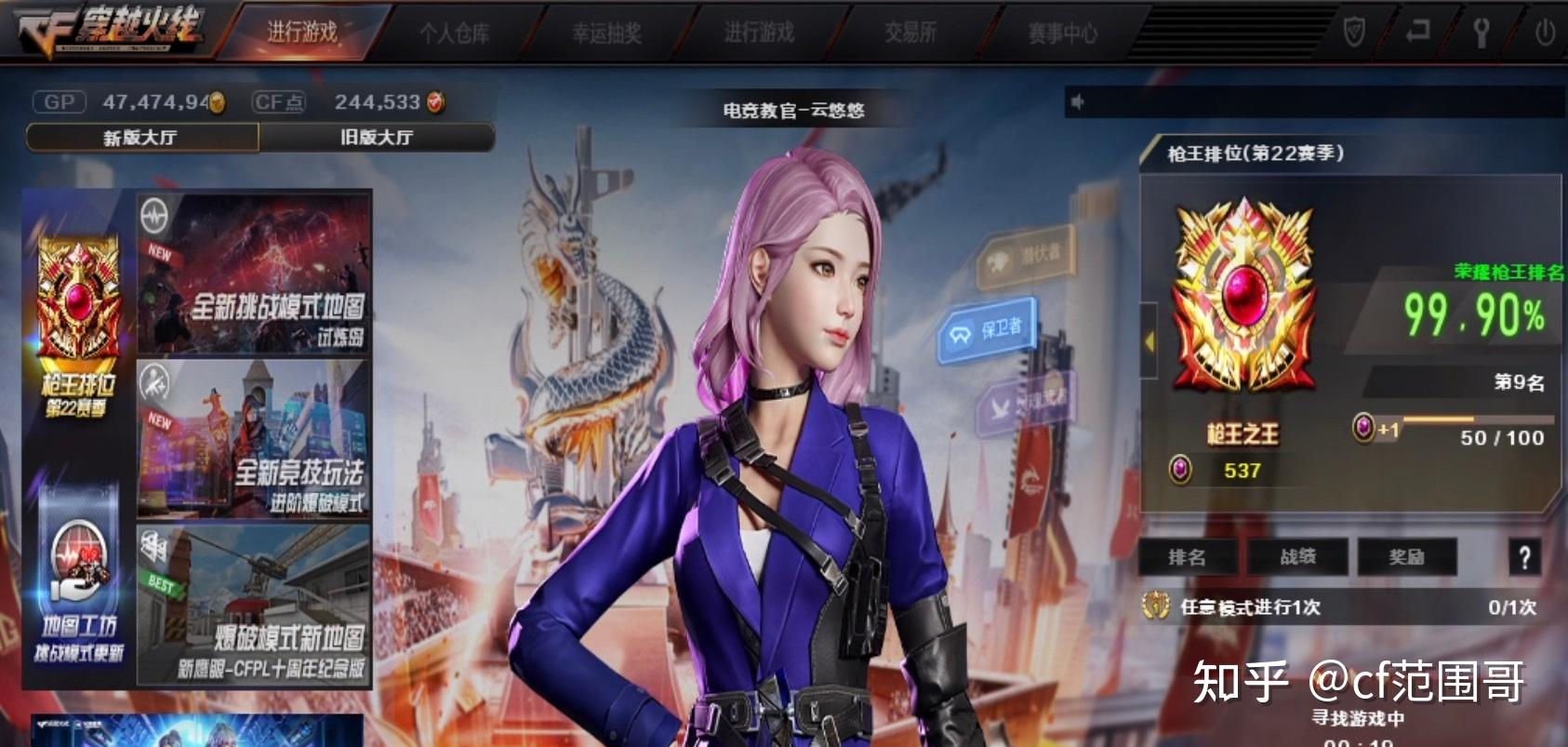The image size is (1568, 747).
Task: Click the power exit icon
Action: pyautogui.click(x=1544, y=31)
